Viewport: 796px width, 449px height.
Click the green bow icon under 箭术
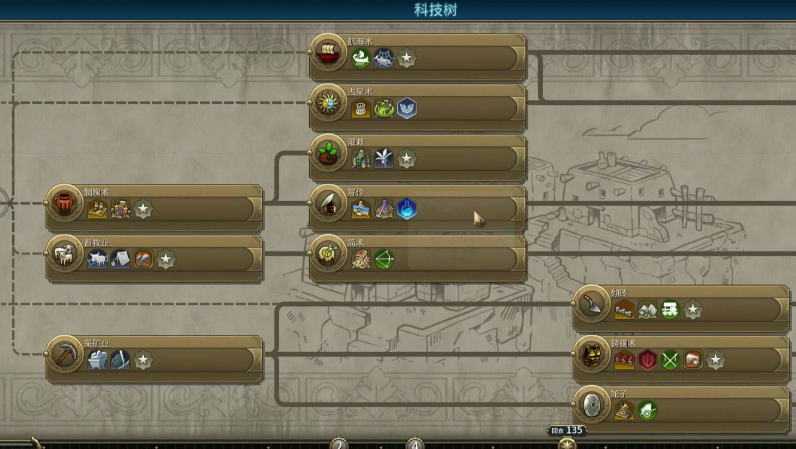(x=384, y=260)
